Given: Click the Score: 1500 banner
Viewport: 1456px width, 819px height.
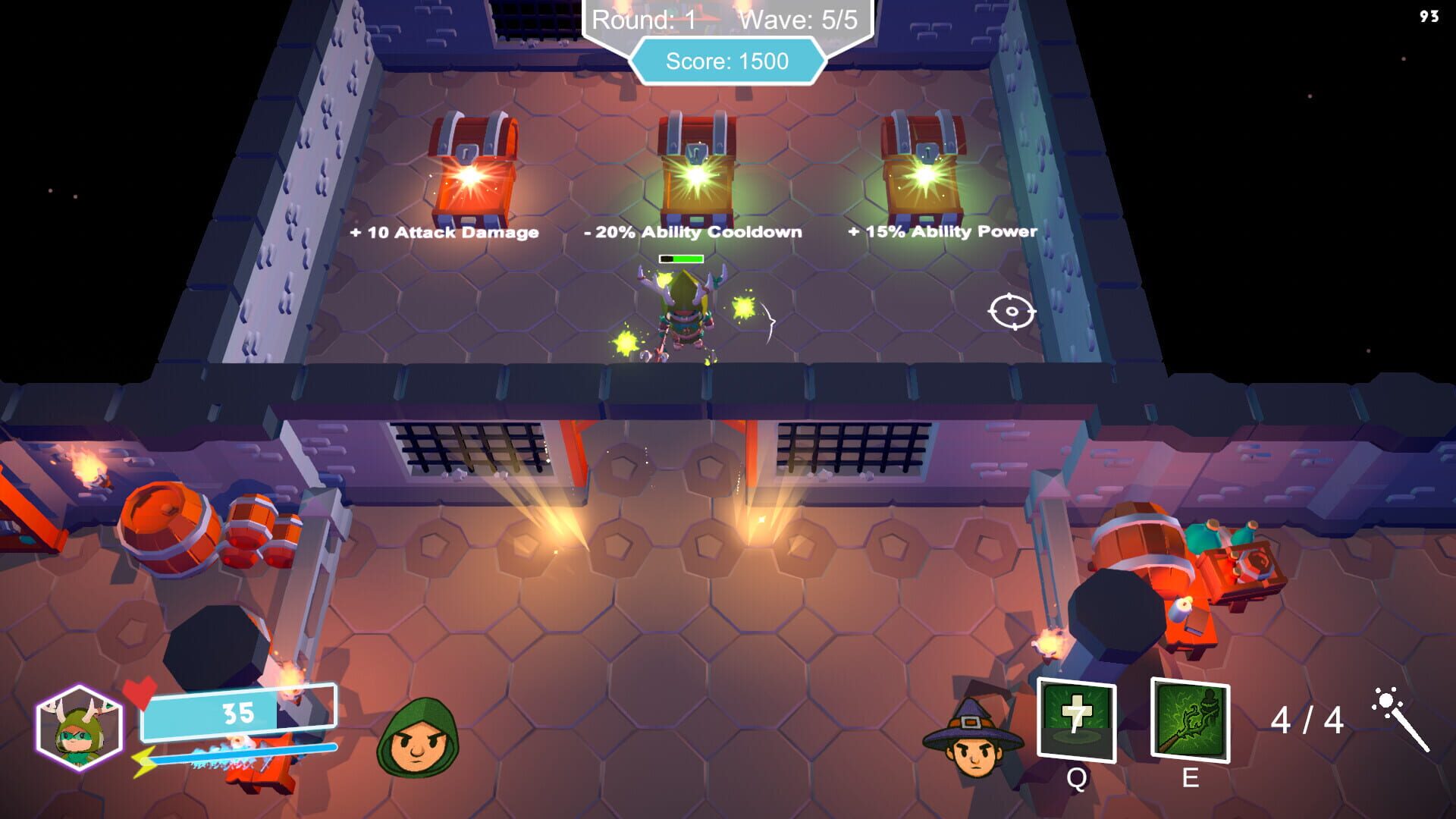Looking at the screenshot, I should (x=728, y=59).
